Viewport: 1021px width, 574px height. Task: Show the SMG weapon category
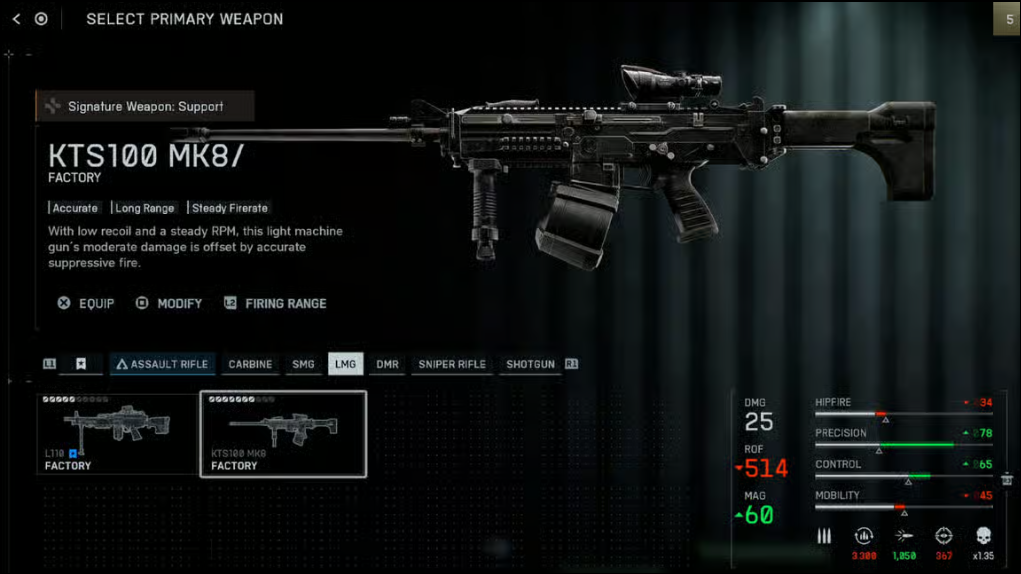pos(303,364)
